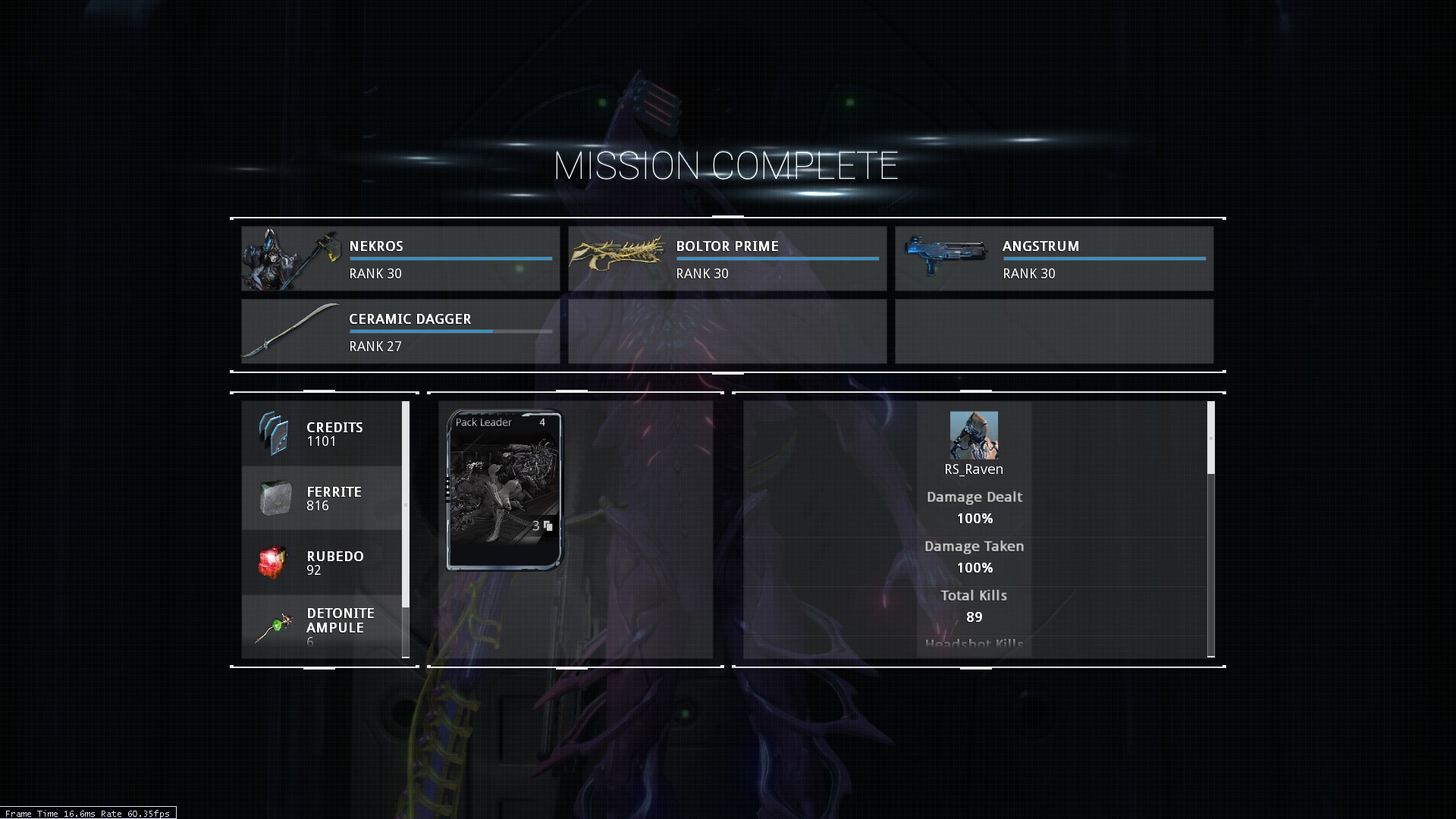Viewport: 1456px width, 819px height.
Task: Choose the Ceramic Dagger rank panel
Action: click(x=400, y=331)
